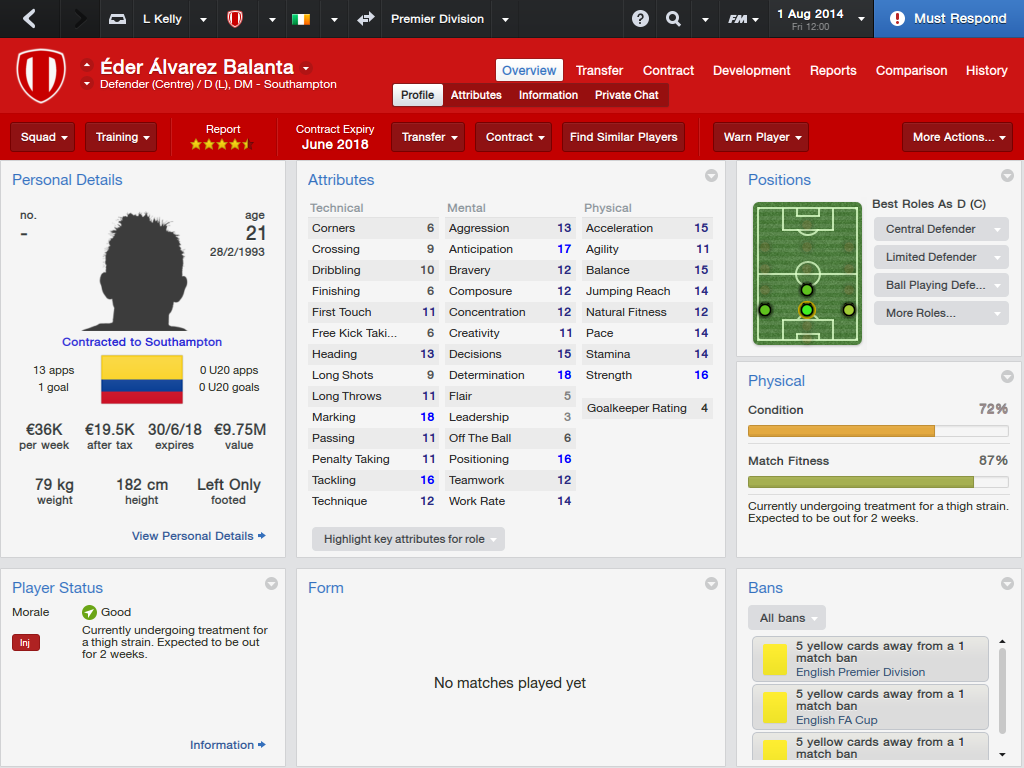
Task: Select the Attributes sub-tab
Action: [x=476, y=95]
